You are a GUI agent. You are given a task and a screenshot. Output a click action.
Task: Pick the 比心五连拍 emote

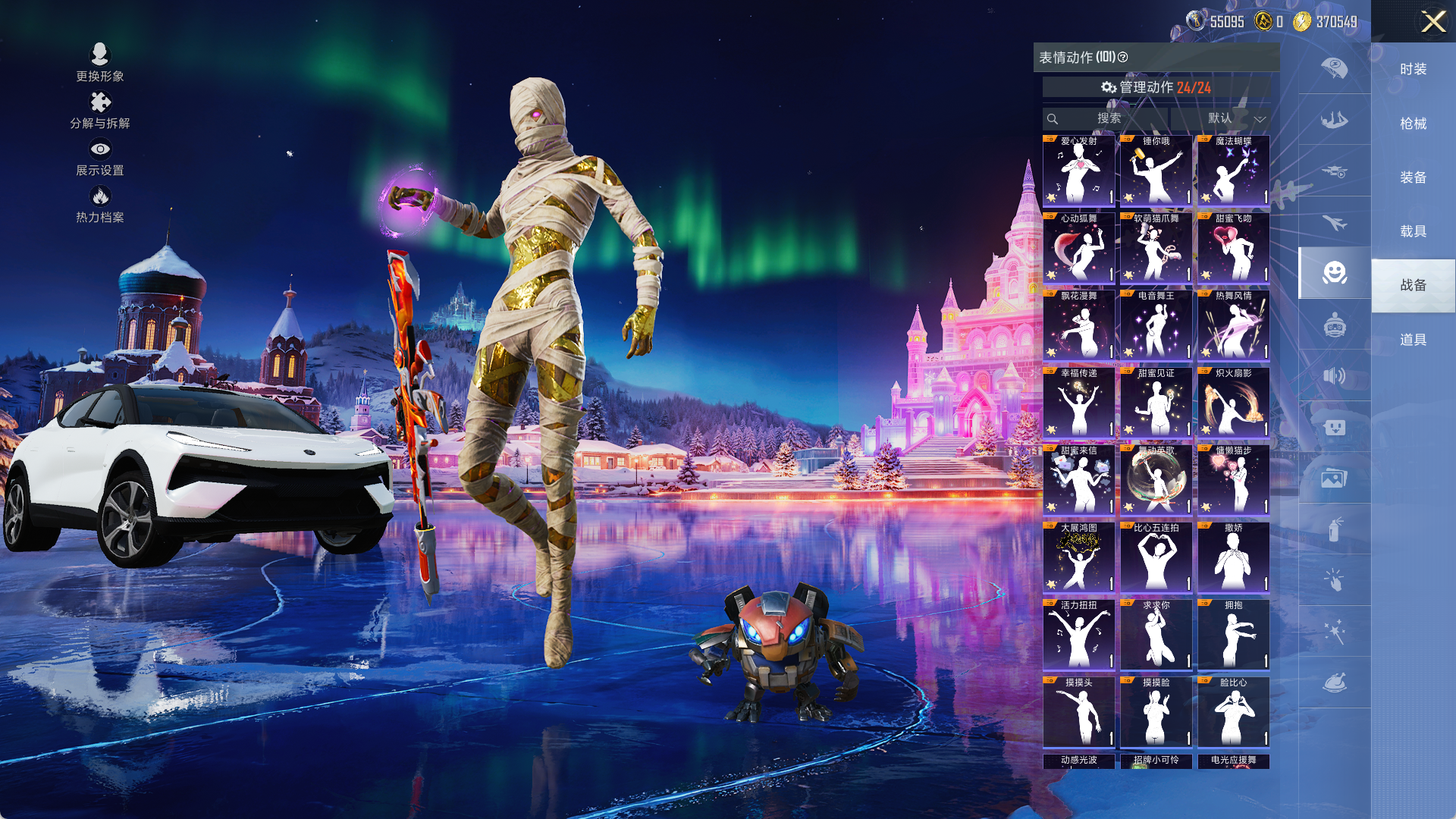[x=1156, y=557]
